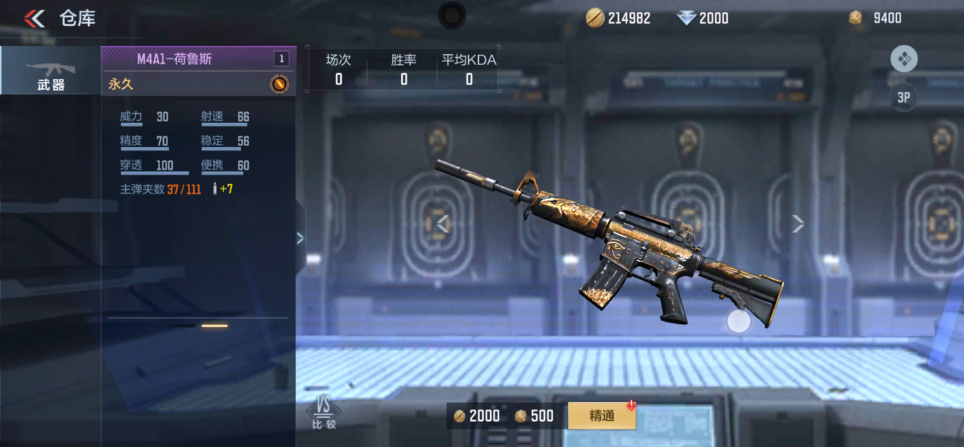Show the next weapon with the right arrow
Image resolution: width=964 pixels, height=447 pixels.
click(797, 224)
